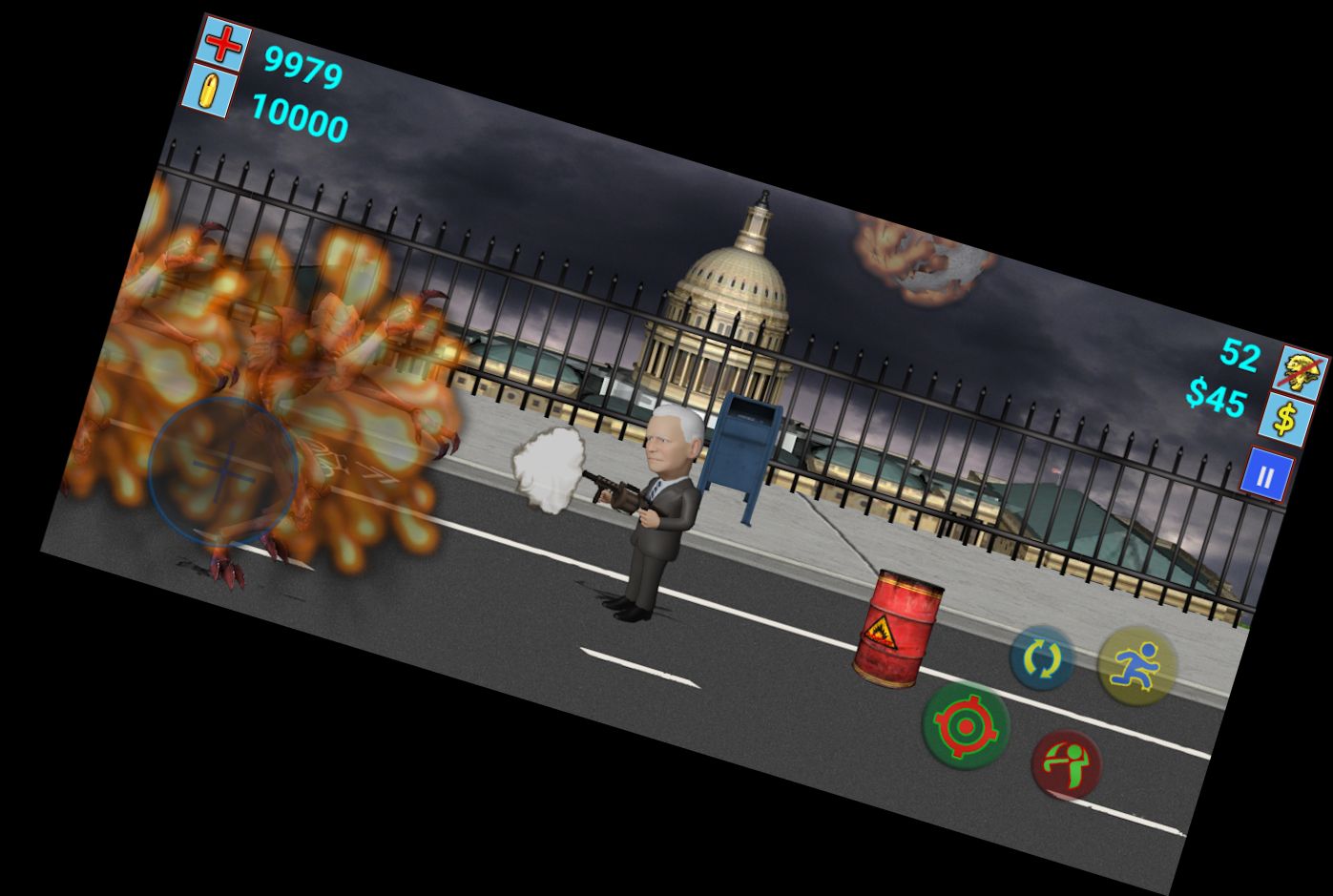Click the blue virtual joystick circle
Image resolution: width=1333 pixels, height=896 pixels.
pos(224,469)
